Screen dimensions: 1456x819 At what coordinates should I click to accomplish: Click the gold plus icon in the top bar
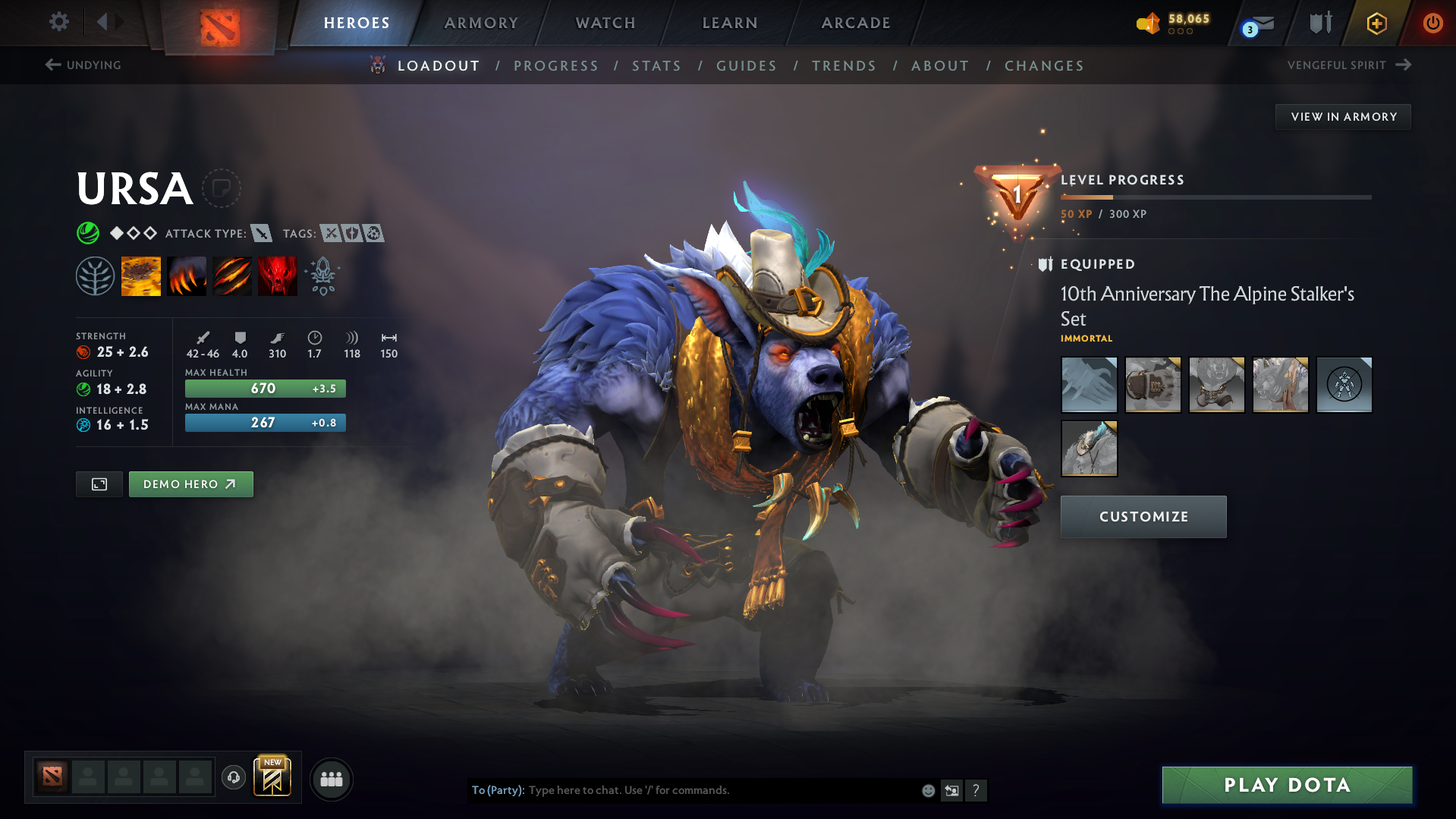point(1376,23)
